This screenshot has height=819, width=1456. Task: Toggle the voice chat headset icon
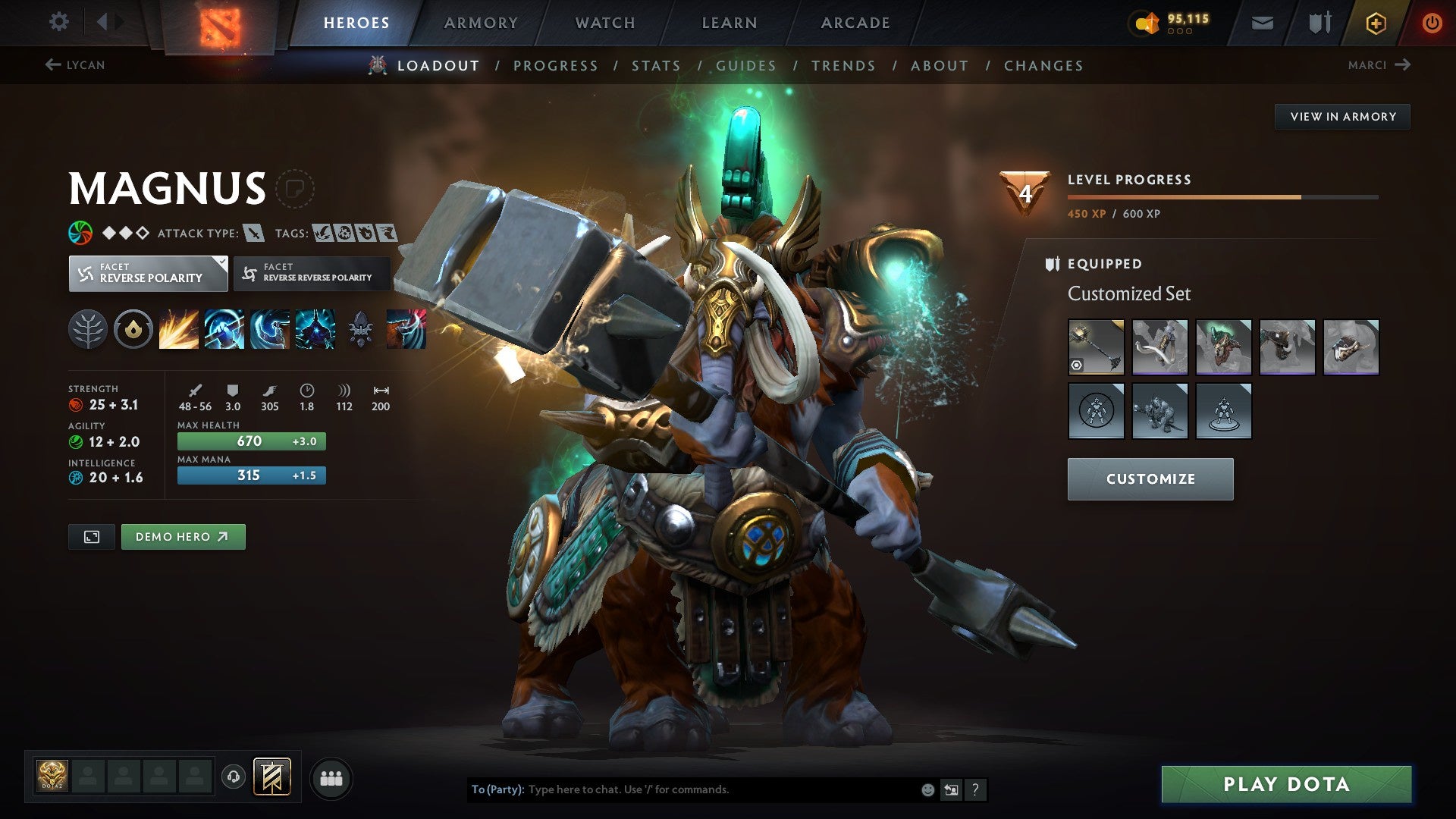[233, 777]
